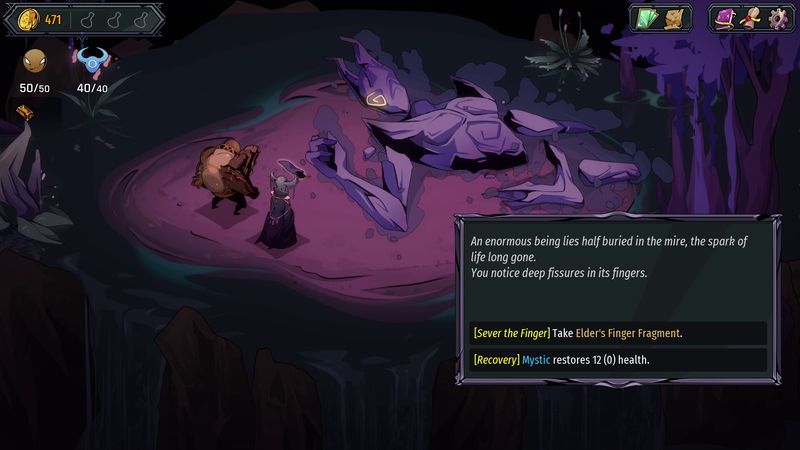The height and width of the screenshot is (450, 800).
Task: Open the parchment map
Action: tap(678, 19)
